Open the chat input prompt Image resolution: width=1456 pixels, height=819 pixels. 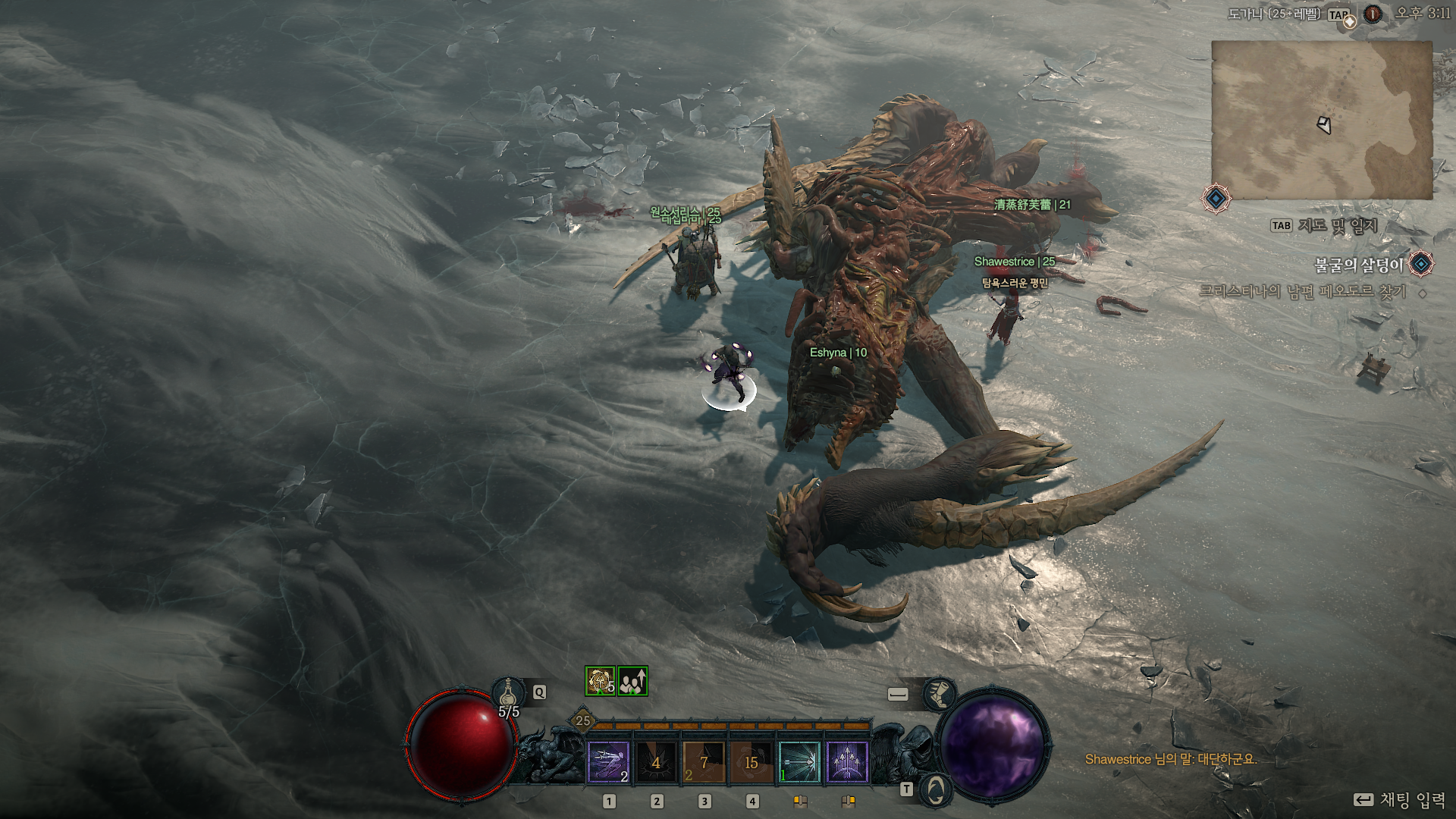click(1399, 800)
